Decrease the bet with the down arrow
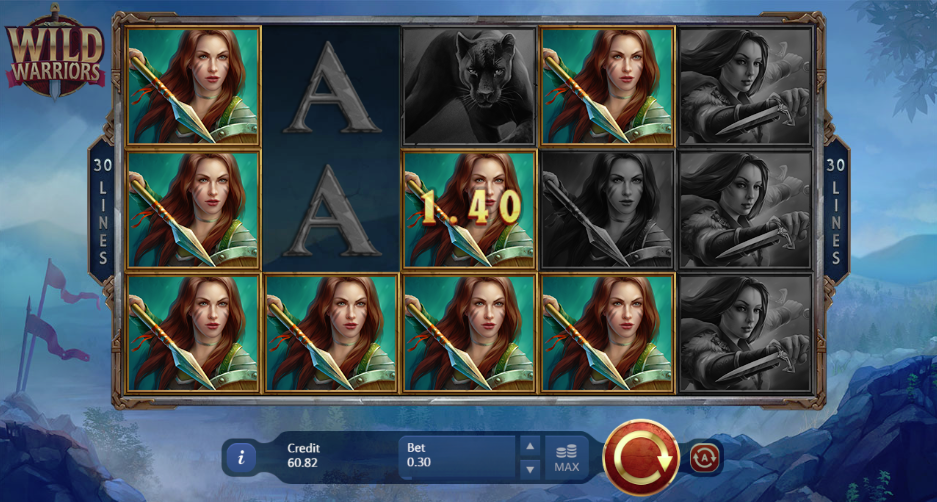Screen dimensions: 937x502 point(531,469)
